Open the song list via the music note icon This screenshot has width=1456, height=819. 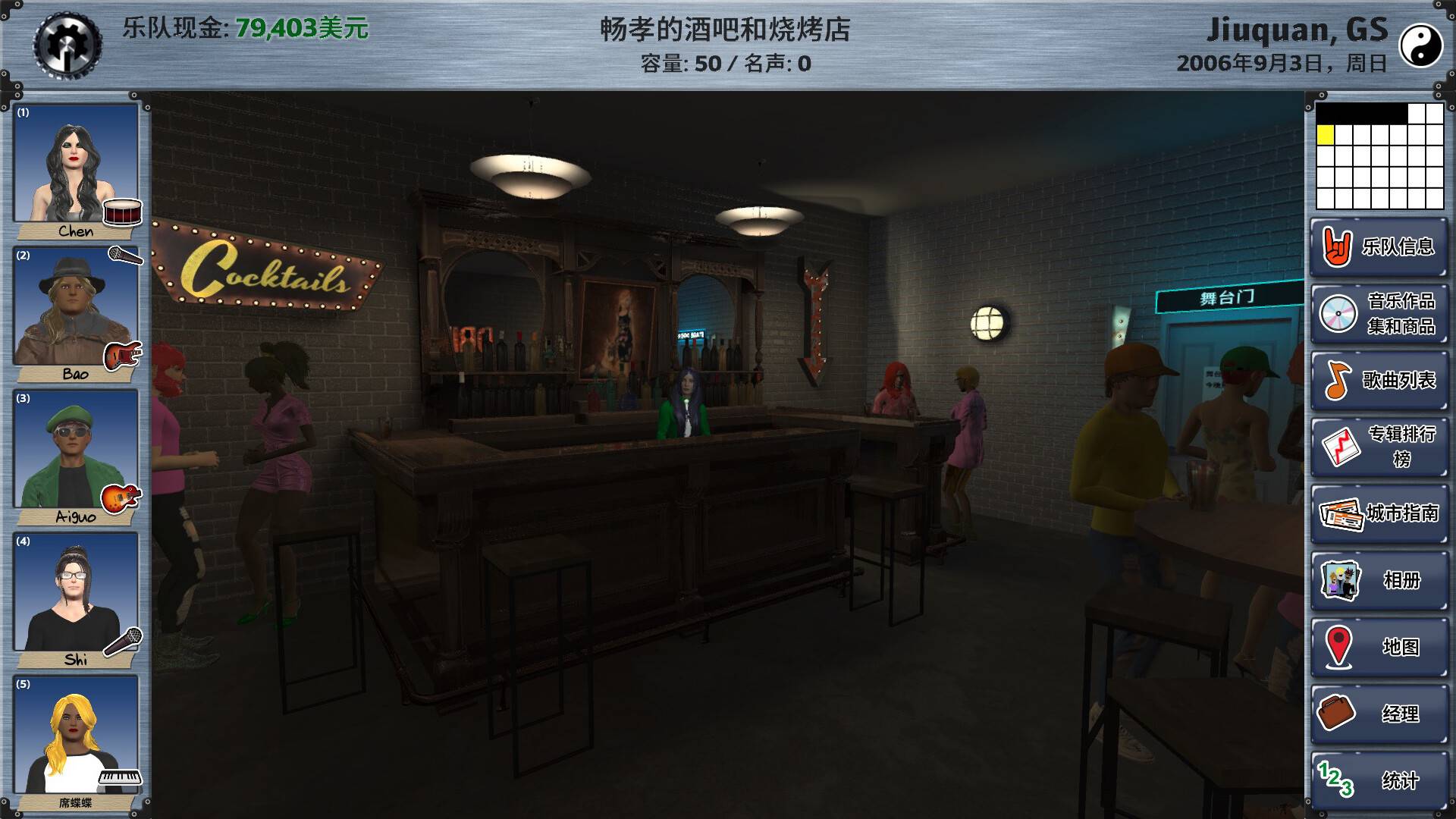[x=1338, y=382]
